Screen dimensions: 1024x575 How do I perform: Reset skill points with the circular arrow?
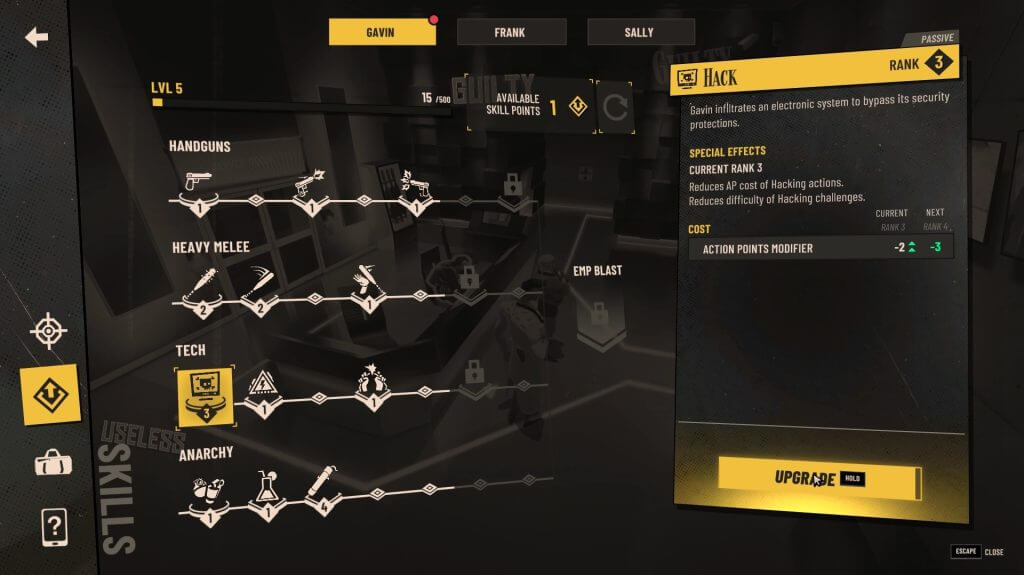coord(615,106)
